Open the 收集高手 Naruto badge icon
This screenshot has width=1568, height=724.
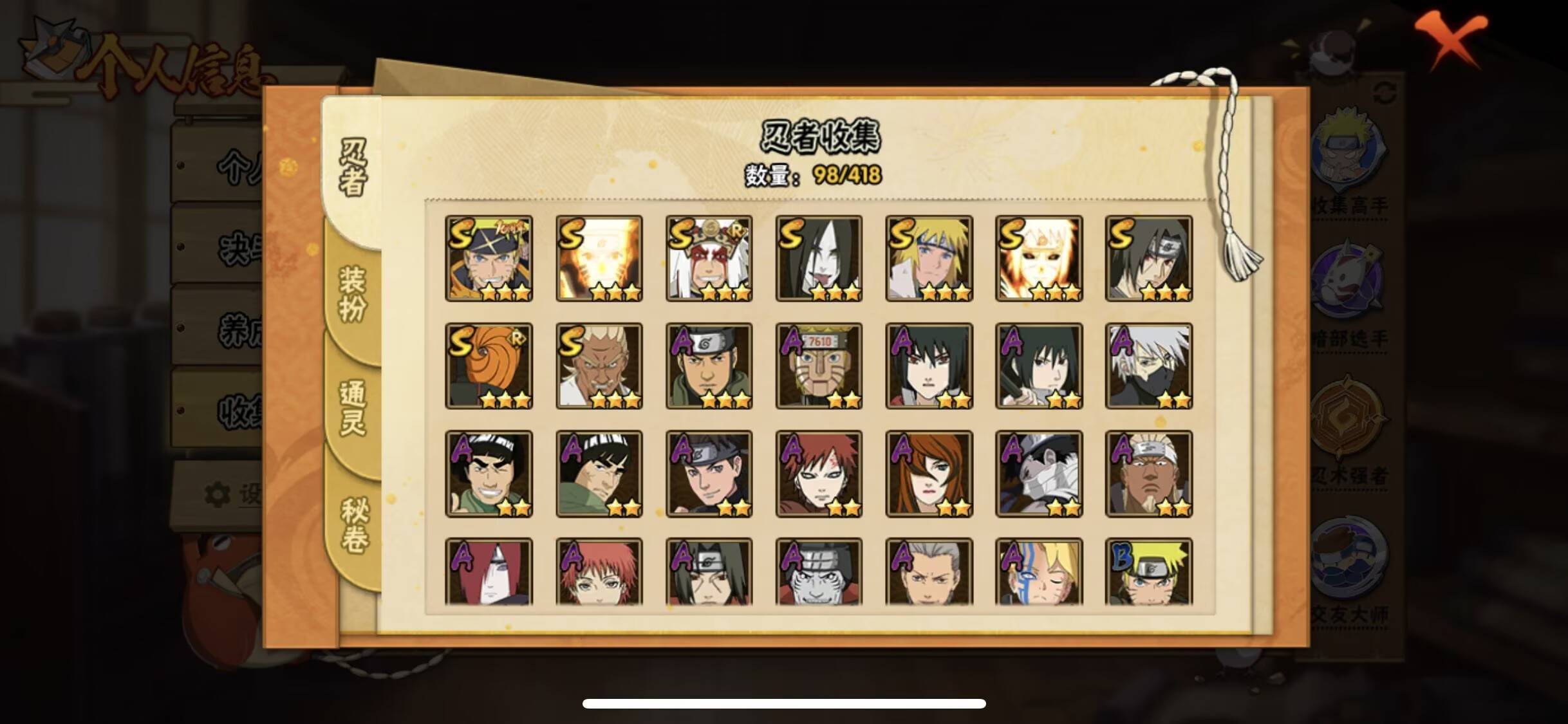1351,149
